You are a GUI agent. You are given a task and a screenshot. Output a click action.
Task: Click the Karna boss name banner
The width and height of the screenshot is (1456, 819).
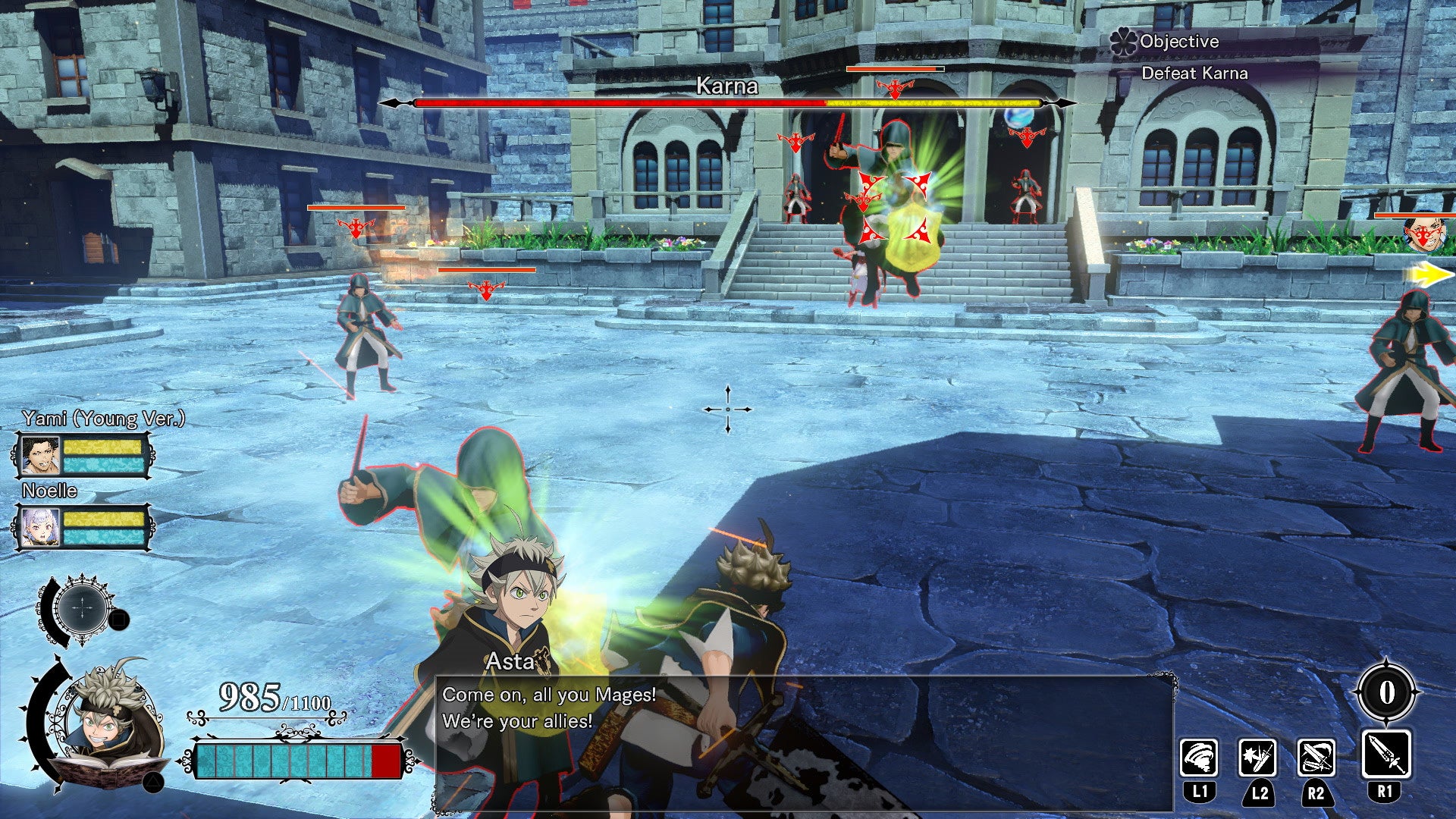(726, 86)
